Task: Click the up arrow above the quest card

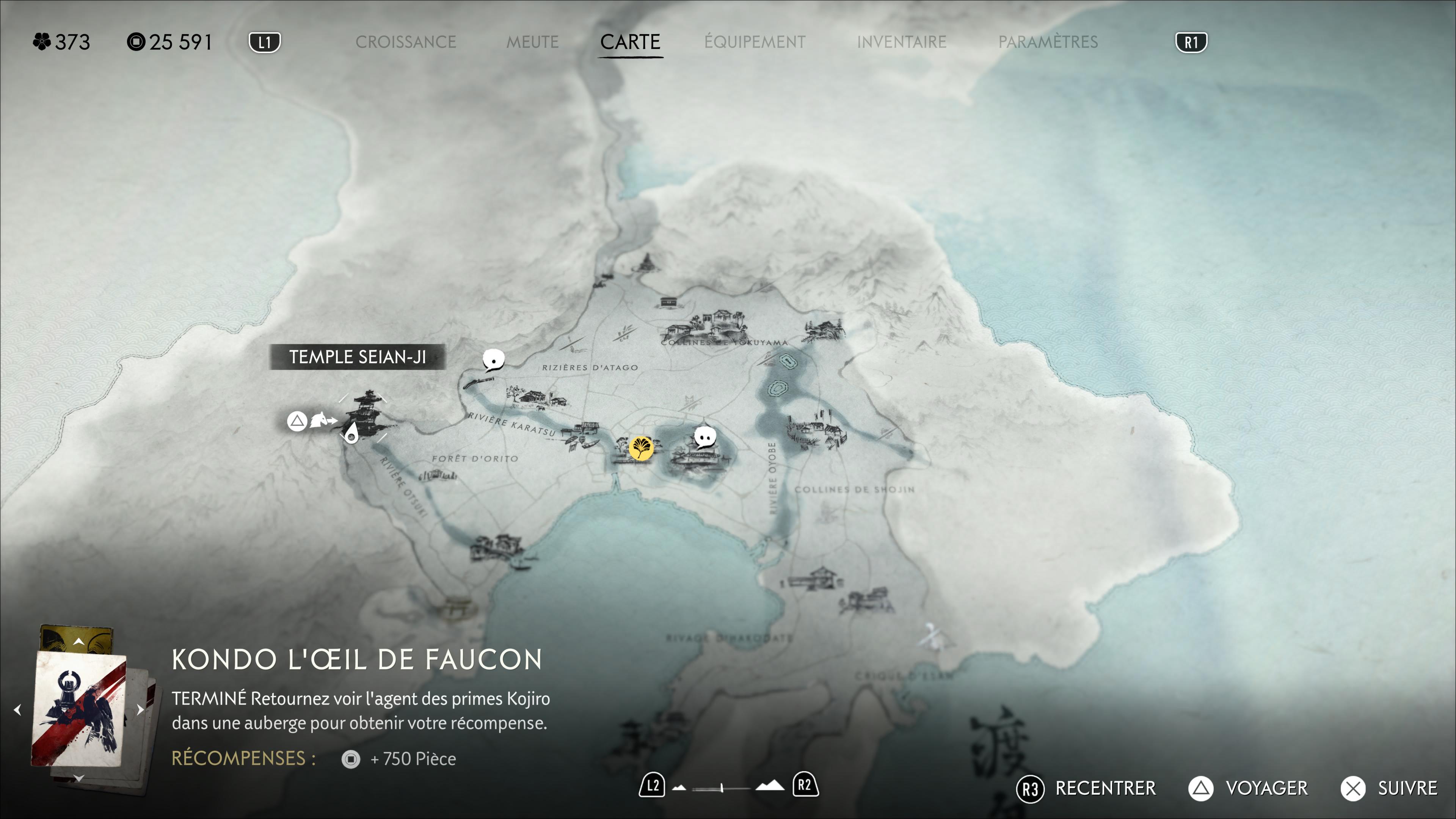Action: click(78, 642)
